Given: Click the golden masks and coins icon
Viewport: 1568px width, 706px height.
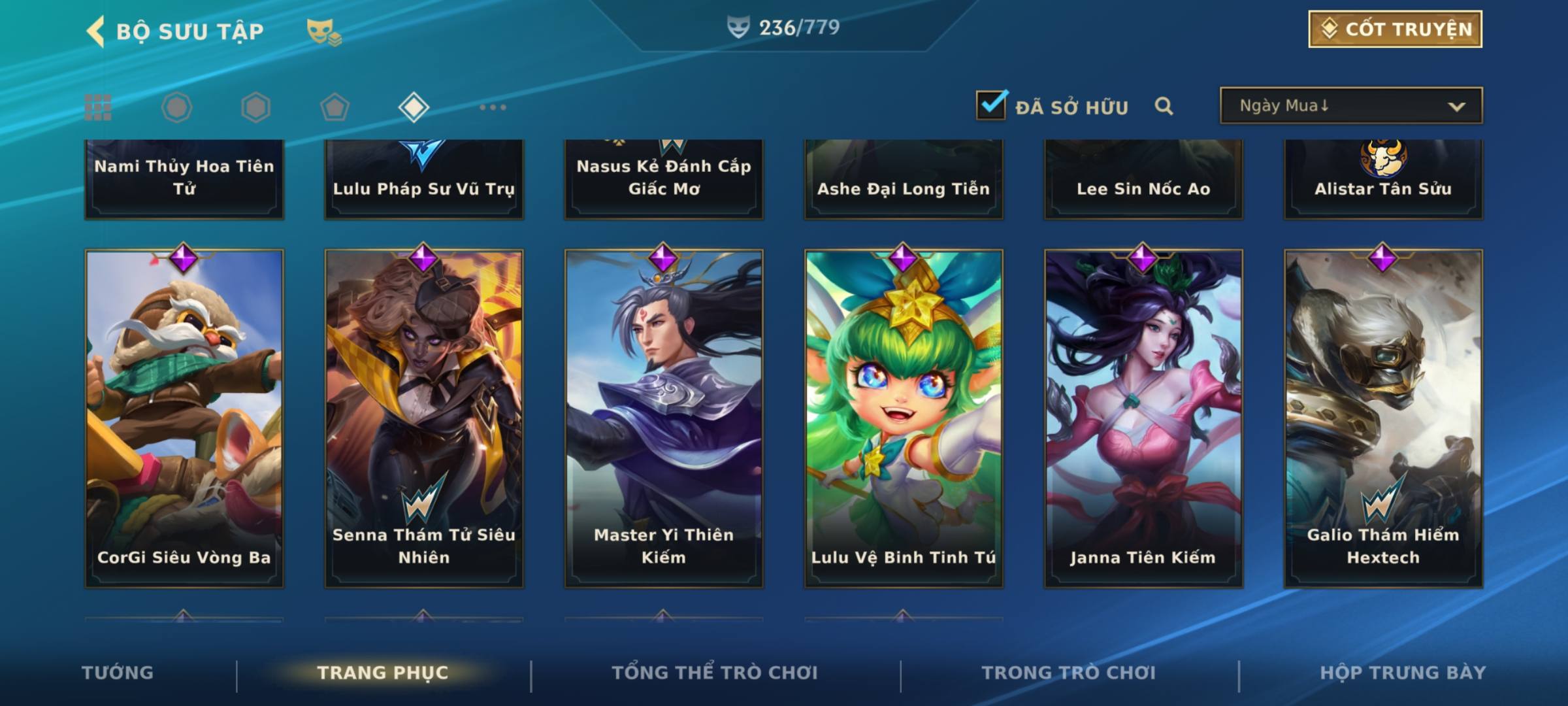Looking at the screenshot, I should [323, 31].
